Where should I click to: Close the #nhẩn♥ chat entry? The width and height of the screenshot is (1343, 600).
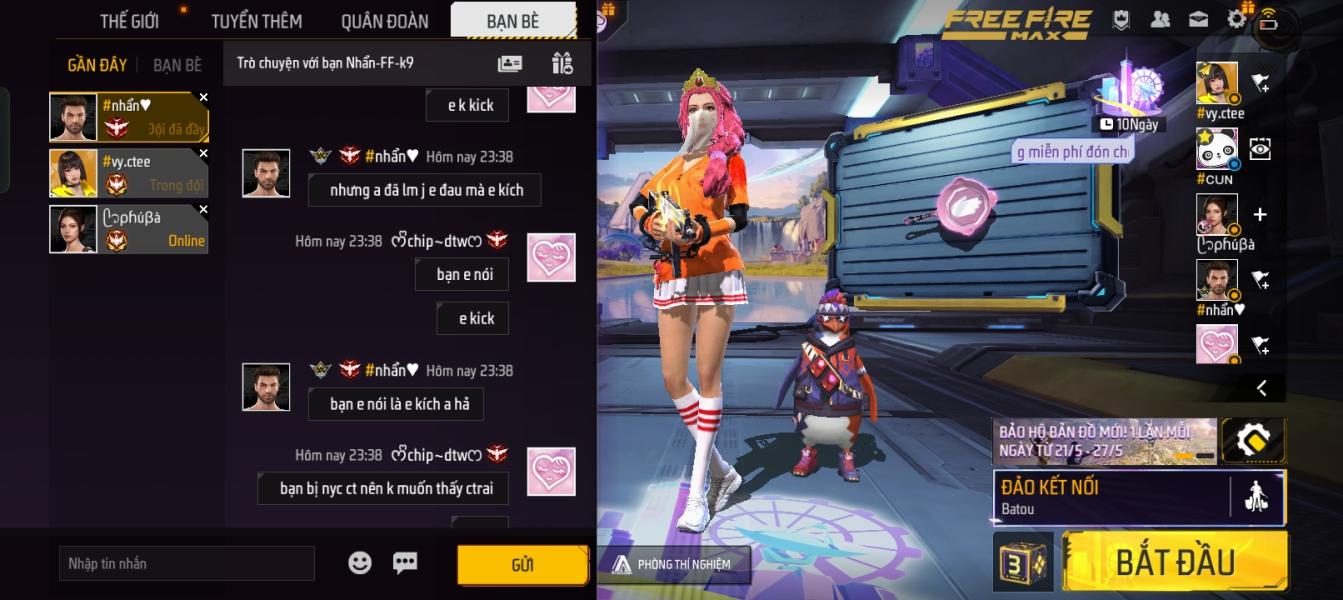click(204, 97)
